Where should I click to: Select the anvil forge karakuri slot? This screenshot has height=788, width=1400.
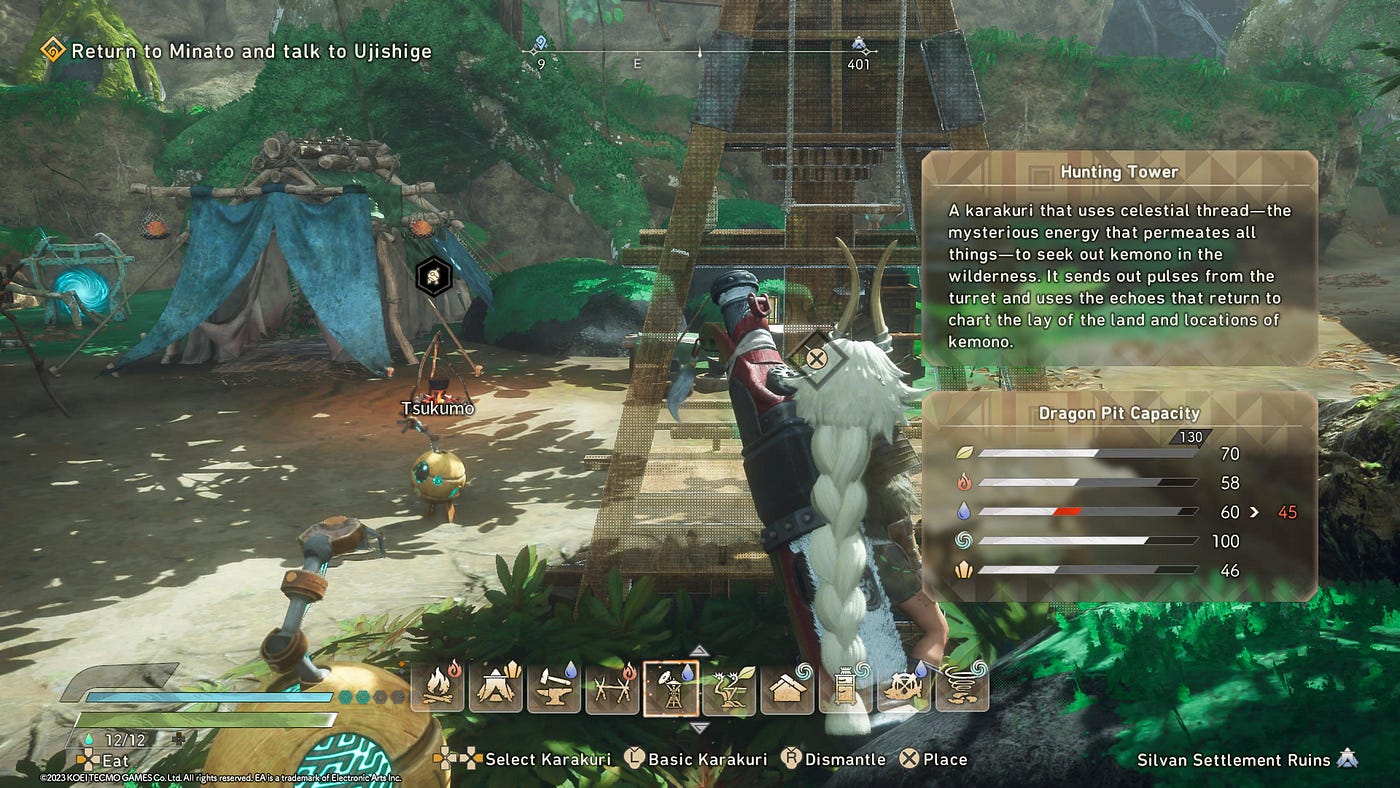click(553, 688)
